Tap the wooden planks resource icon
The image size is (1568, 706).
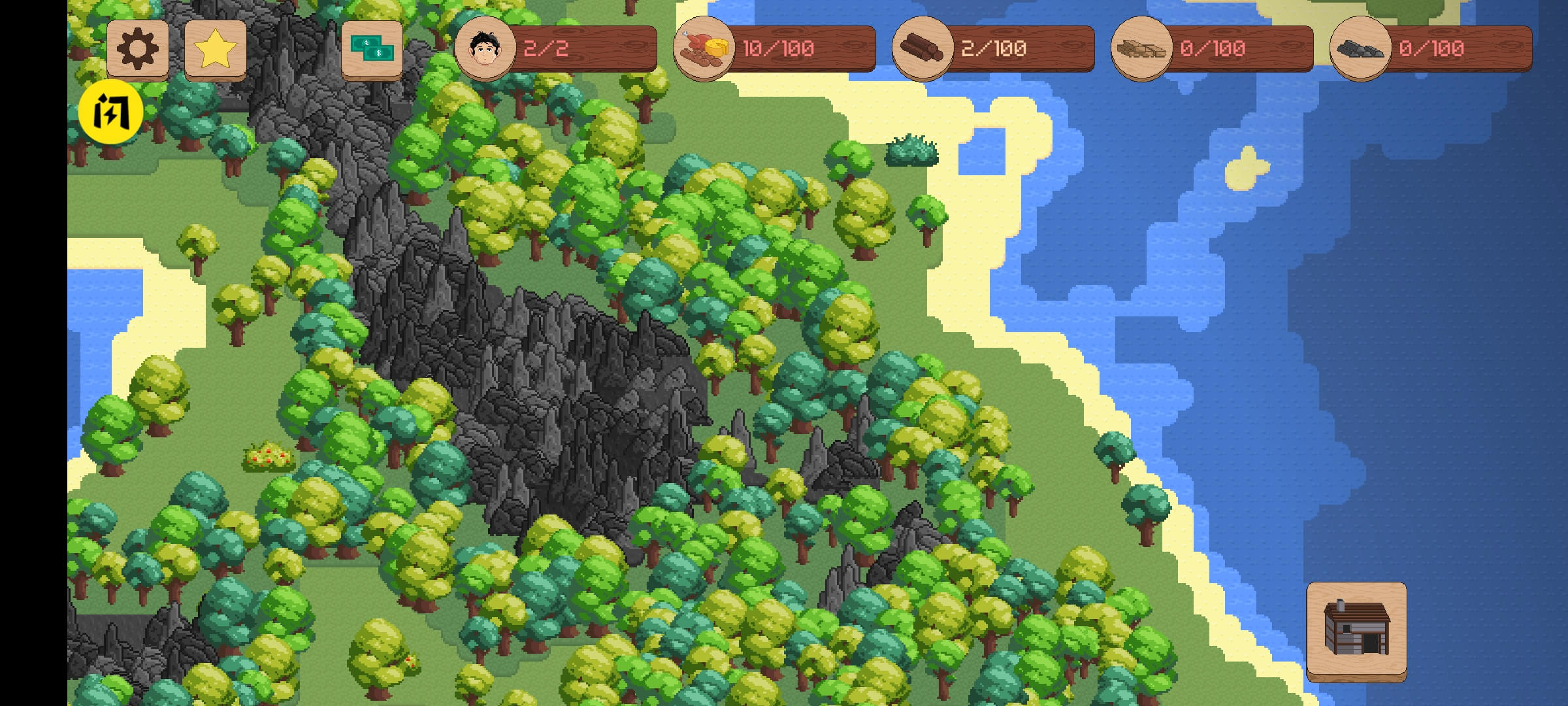click(x=1141, y=48)
